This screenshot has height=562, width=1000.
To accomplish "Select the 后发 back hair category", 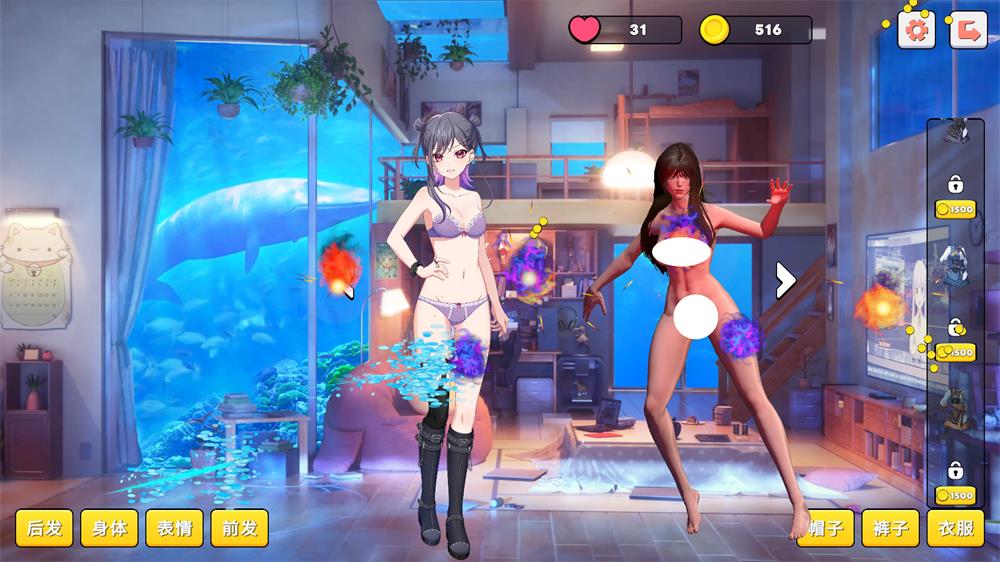I will (x=44, y=528).
